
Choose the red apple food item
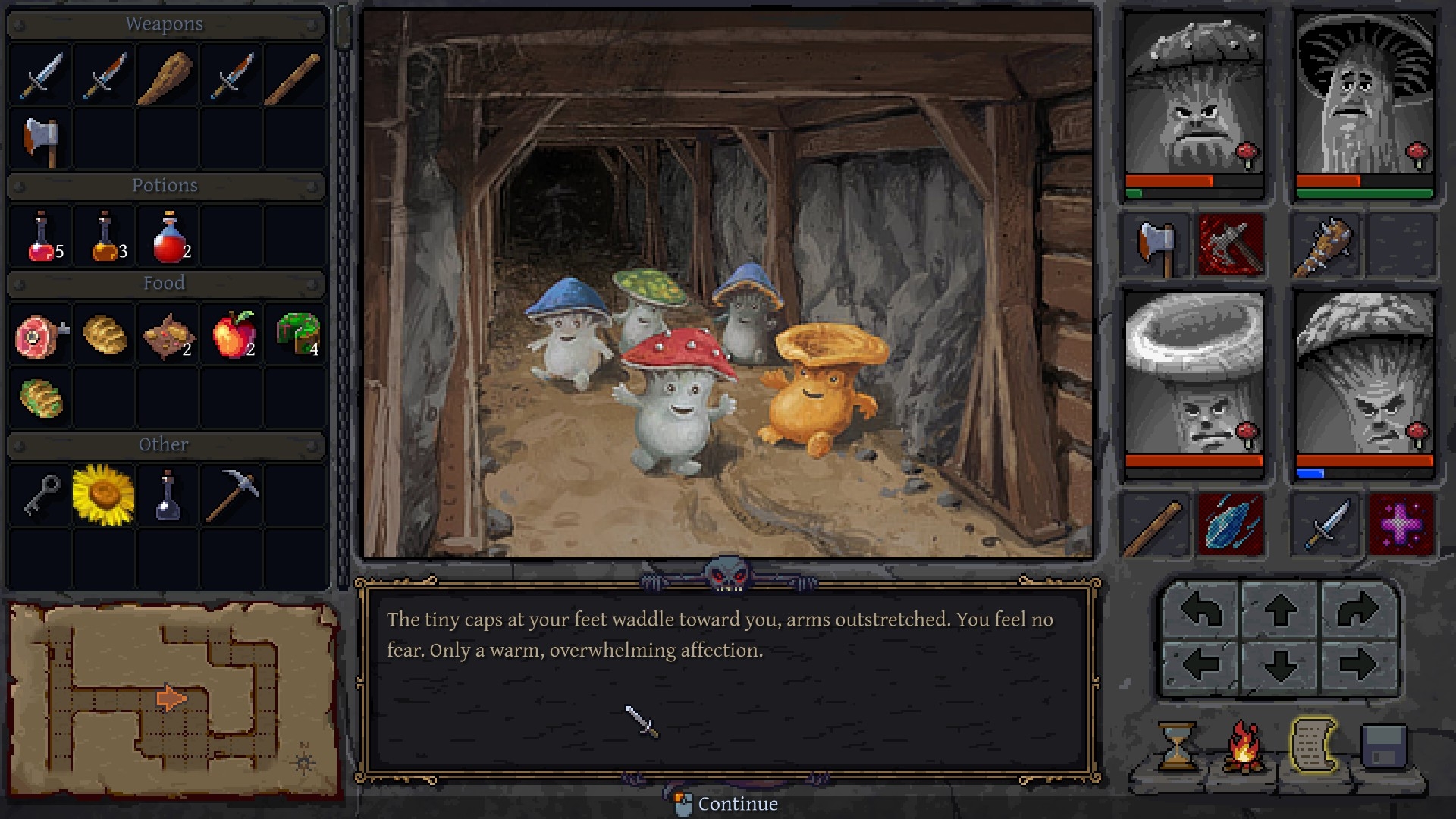pyautogui.click(x=233, y=334)
